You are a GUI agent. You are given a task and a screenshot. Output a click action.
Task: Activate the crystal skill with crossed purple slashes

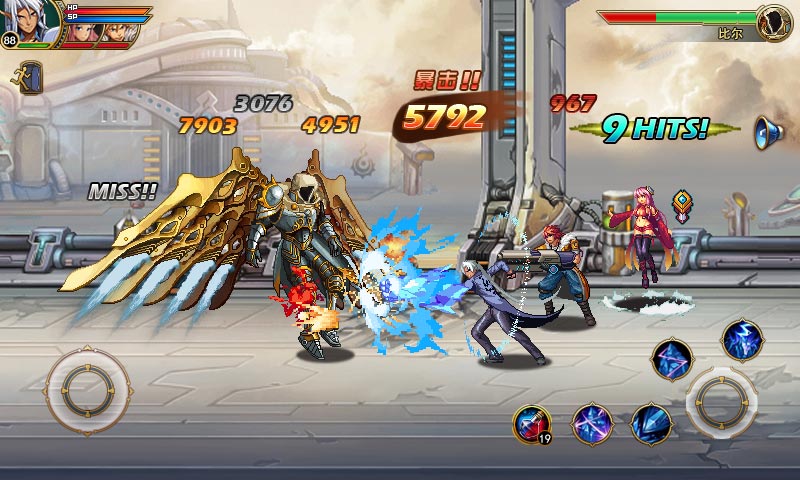592,424
